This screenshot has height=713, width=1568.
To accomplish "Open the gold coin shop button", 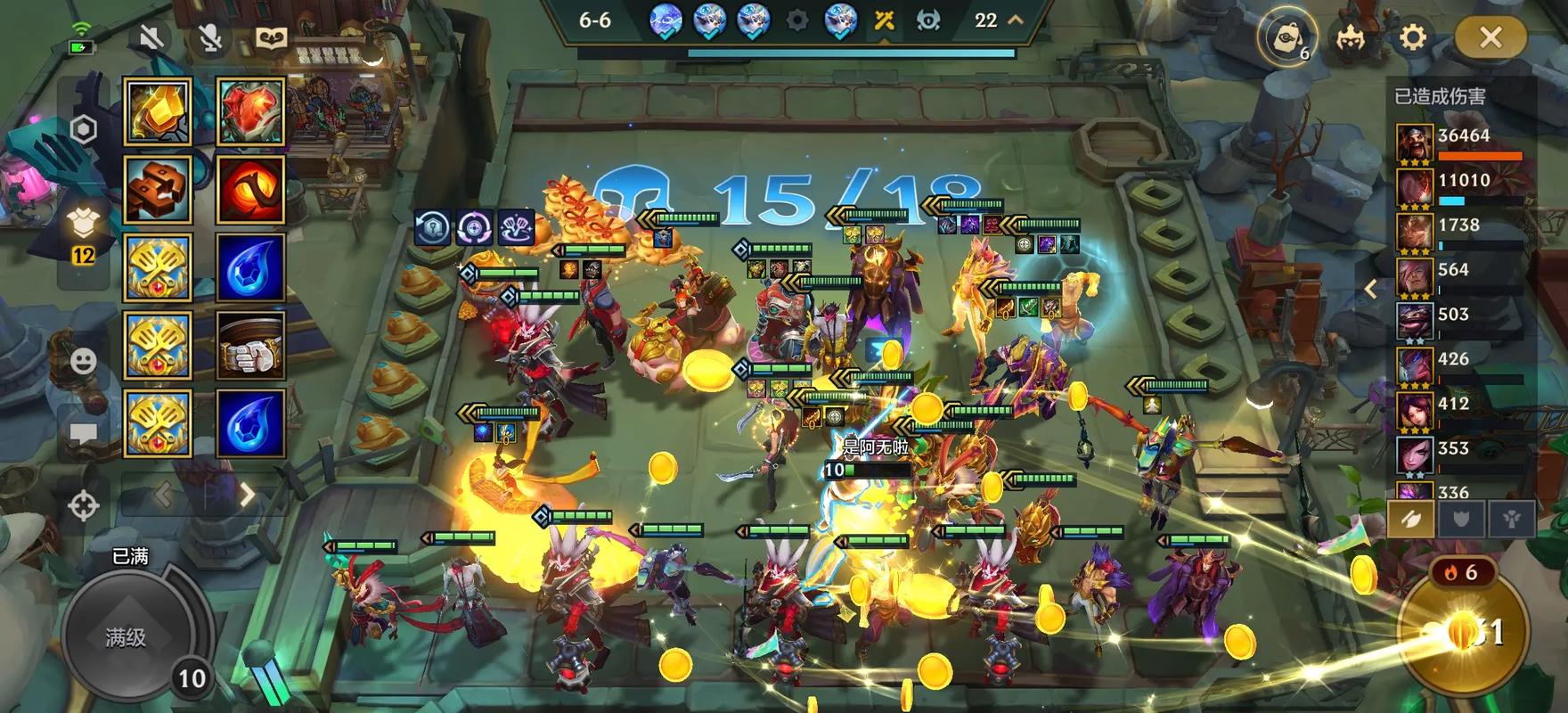I will 1463,631.
